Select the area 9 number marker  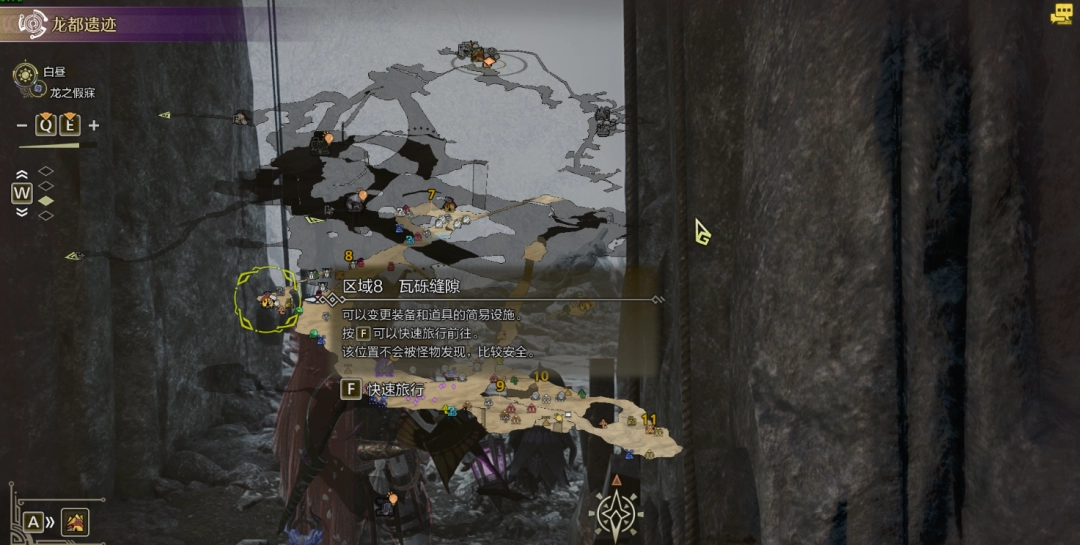tap(500, 386)
